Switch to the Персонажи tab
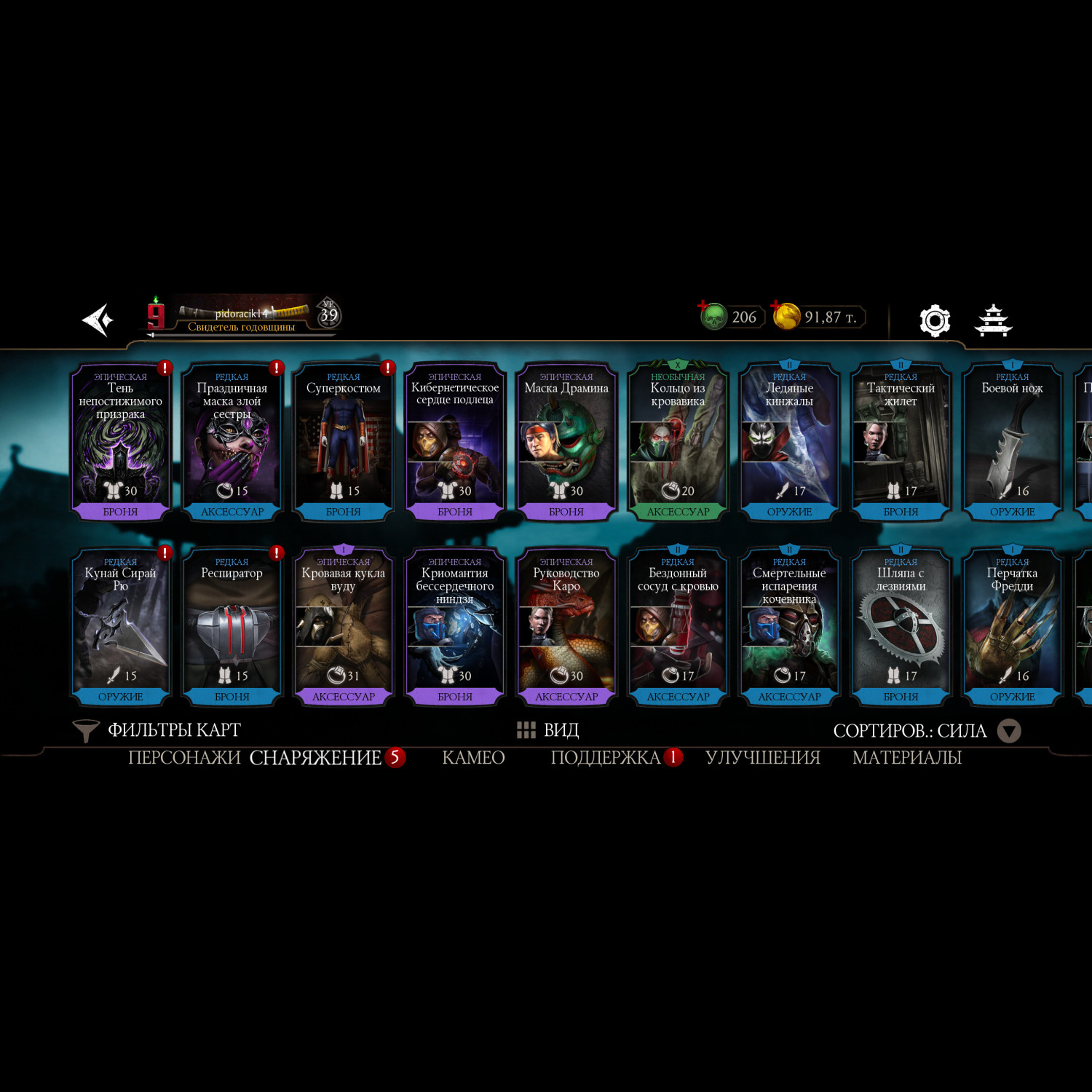 184,758
